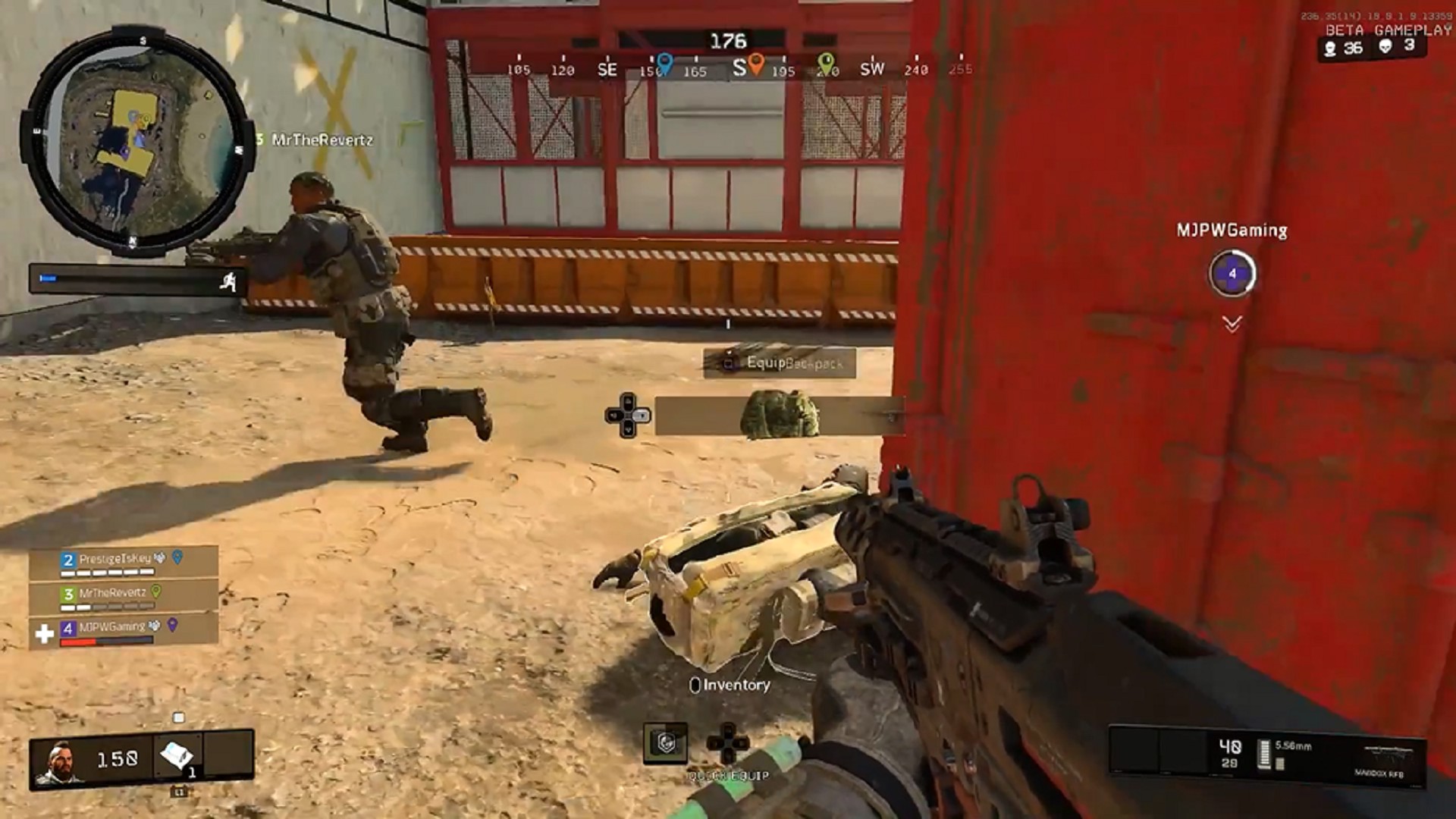
Task: Pick up the backpack loot item
Action: pyautogui.click(x=779, y=415)
